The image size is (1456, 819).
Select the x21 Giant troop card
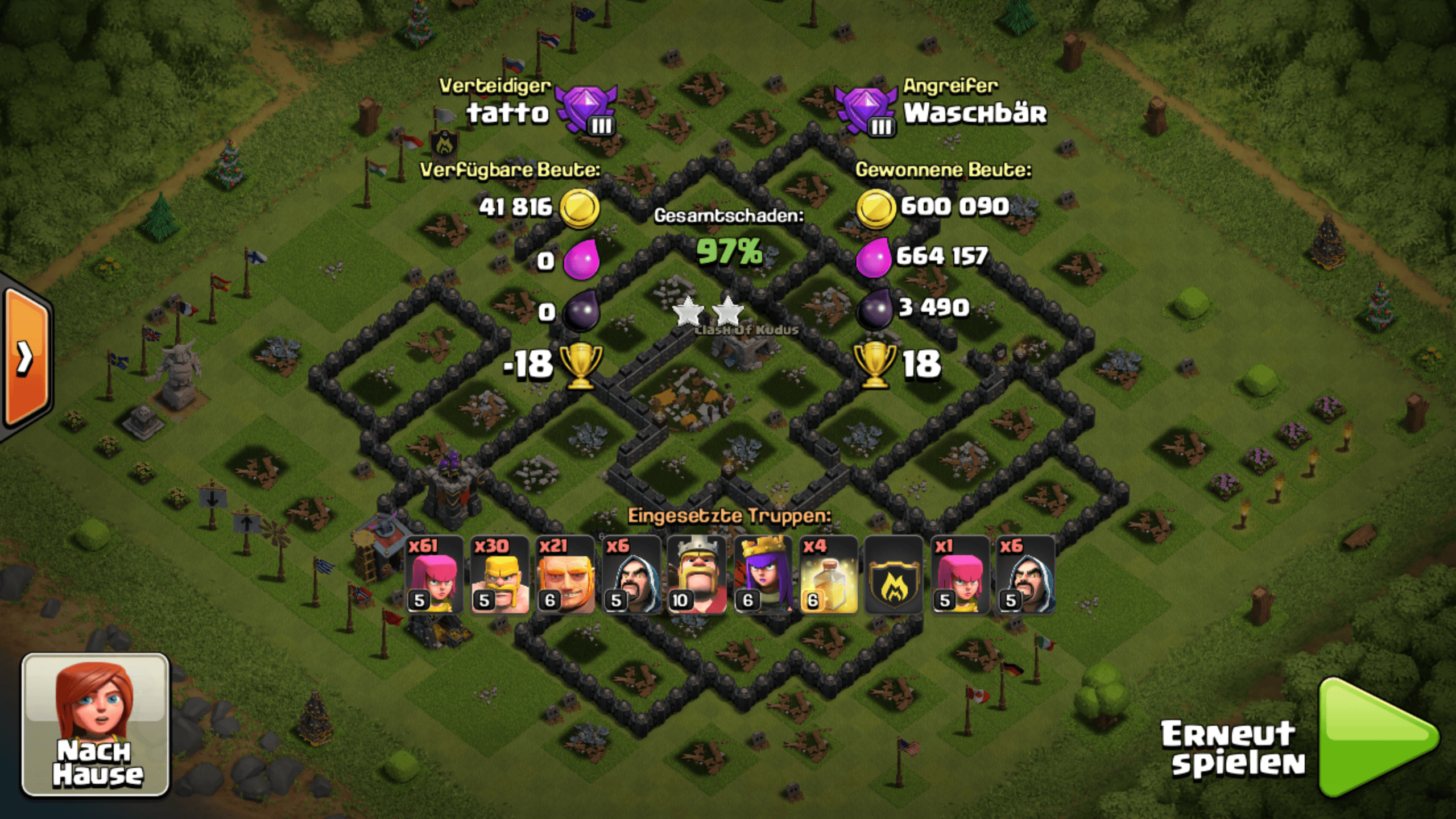(566, 575)
